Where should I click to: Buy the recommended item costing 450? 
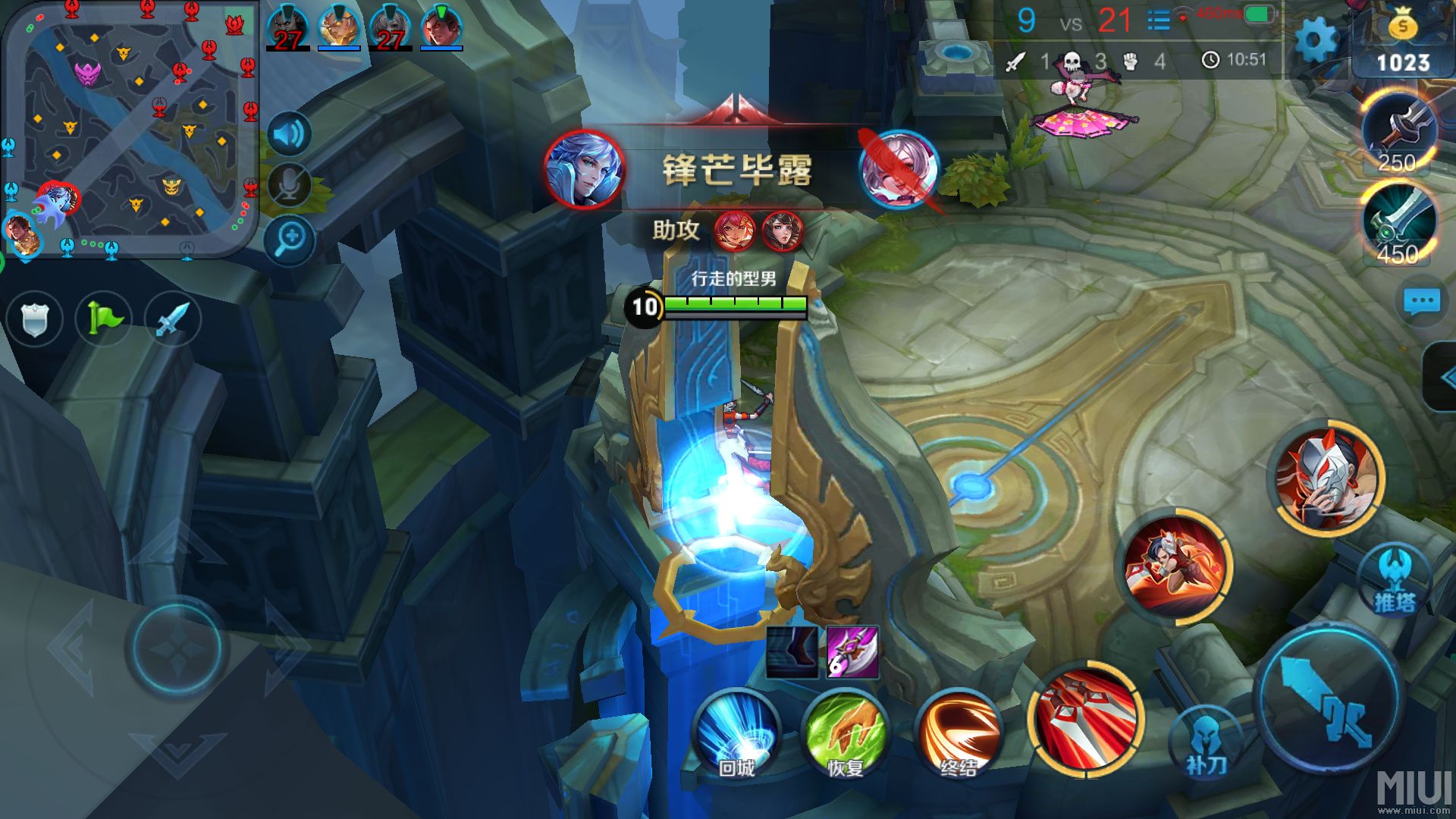pos(1398,225)
